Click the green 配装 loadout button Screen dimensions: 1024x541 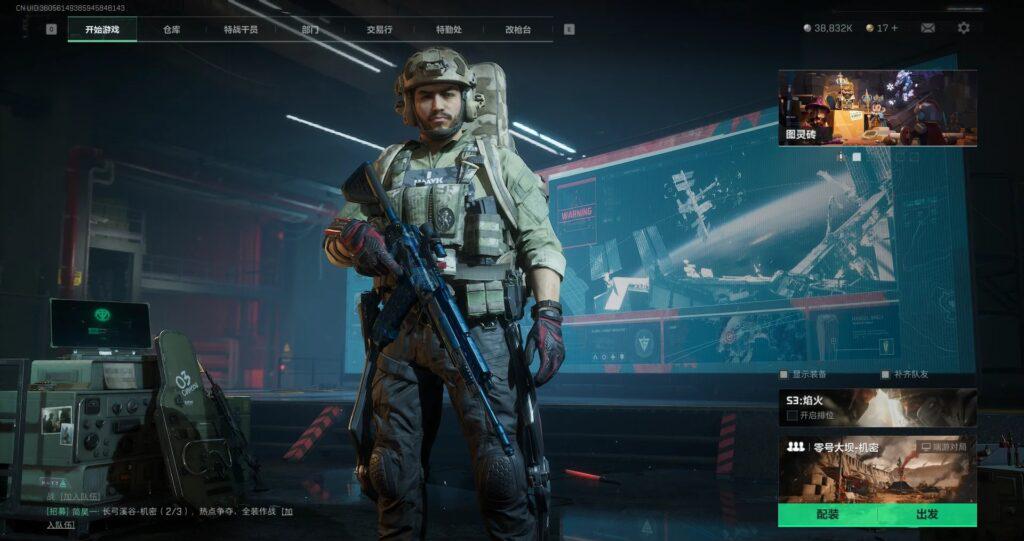827,514
